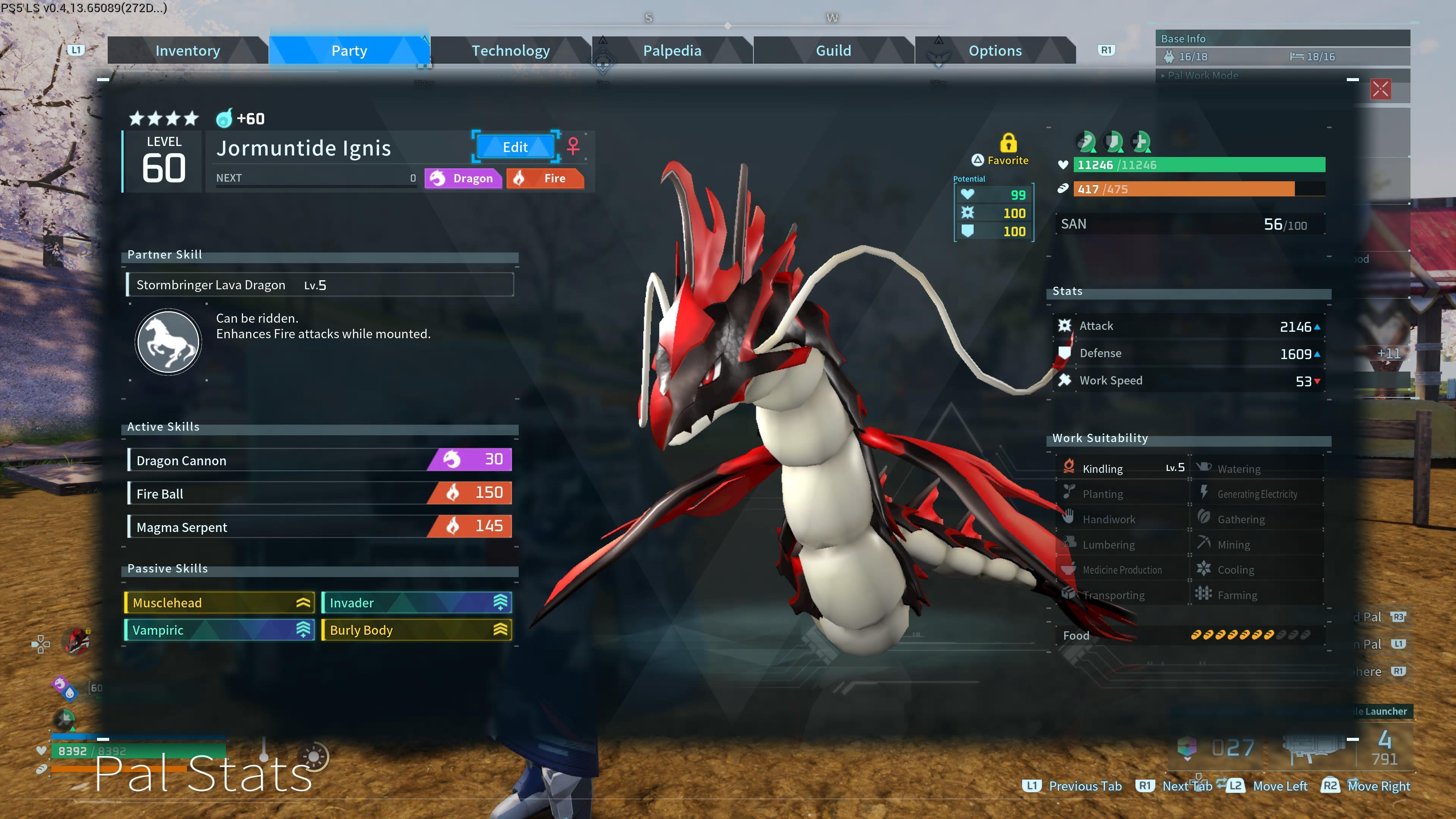Select the Dragon Cannon active skill
The height and width of the screenshot is (819, 1456).
pos(319,460)
